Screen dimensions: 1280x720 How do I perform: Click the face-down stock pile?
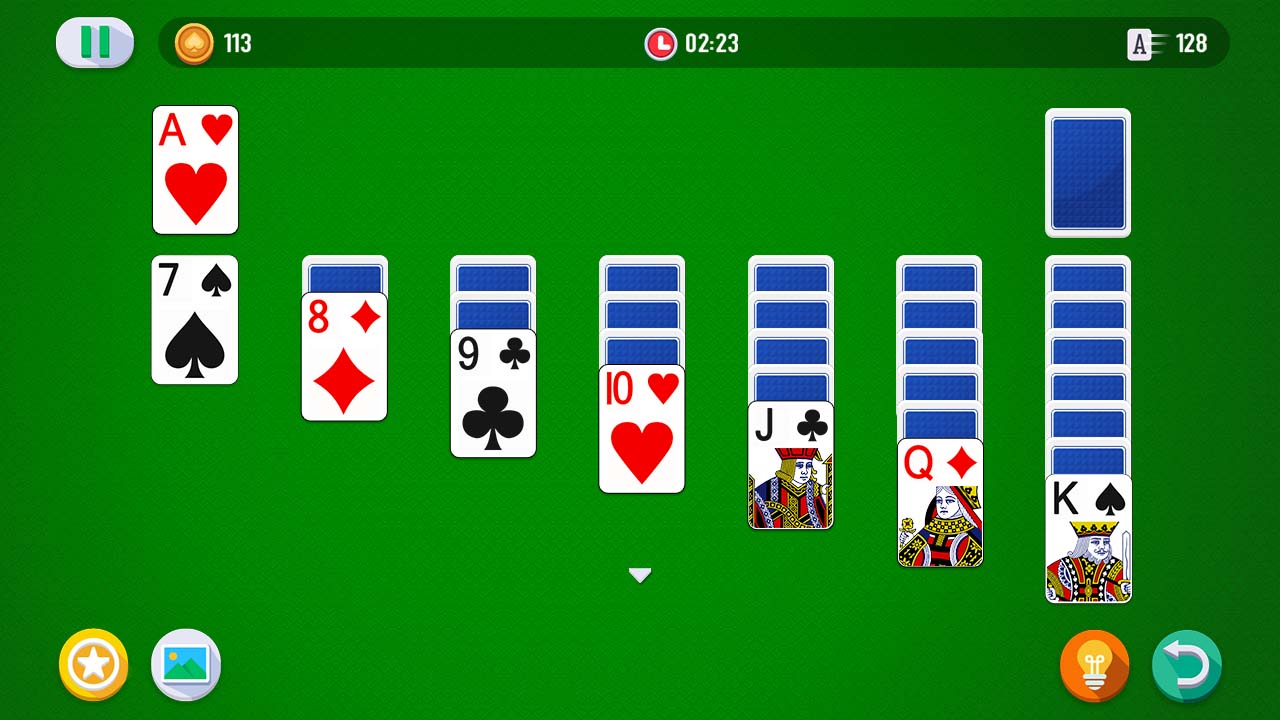coord(1088,170)
